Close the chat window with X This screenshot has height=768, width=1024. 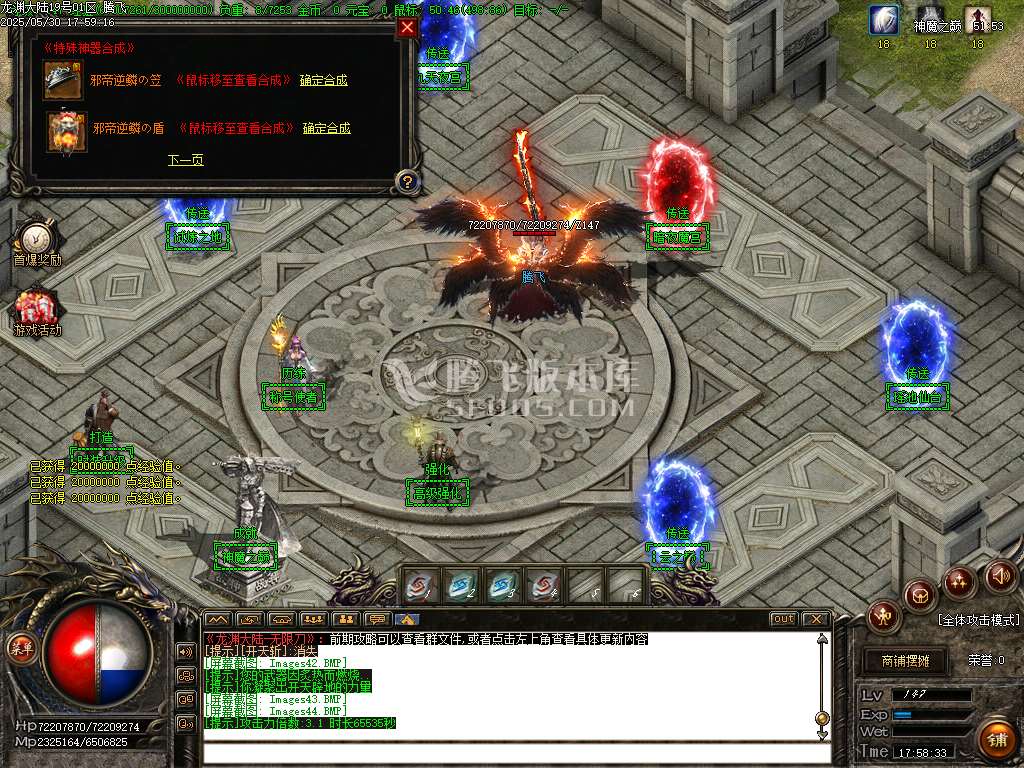point(815,619)
